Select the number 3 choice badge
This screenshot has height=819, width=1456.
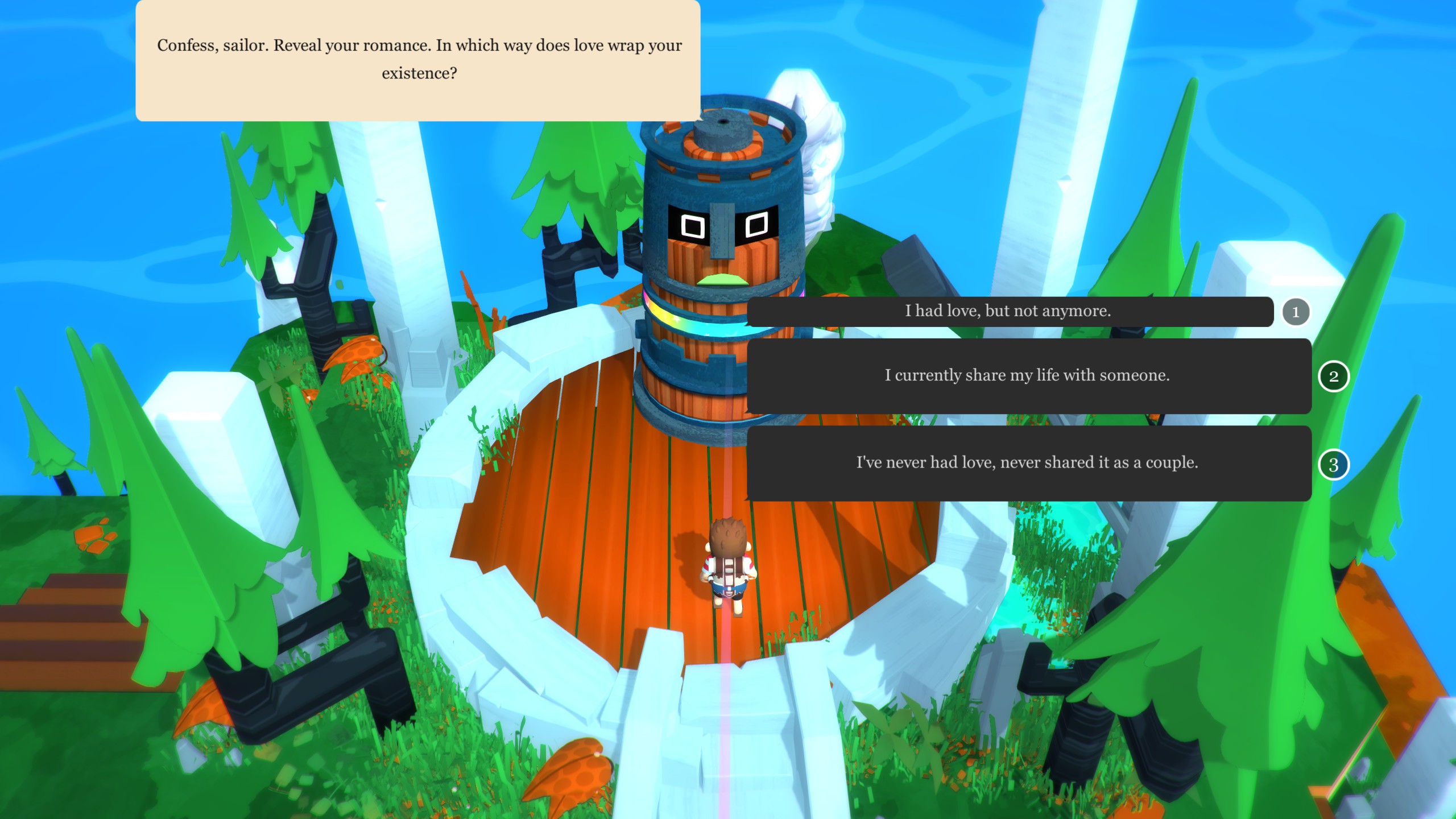point(1333,465)
